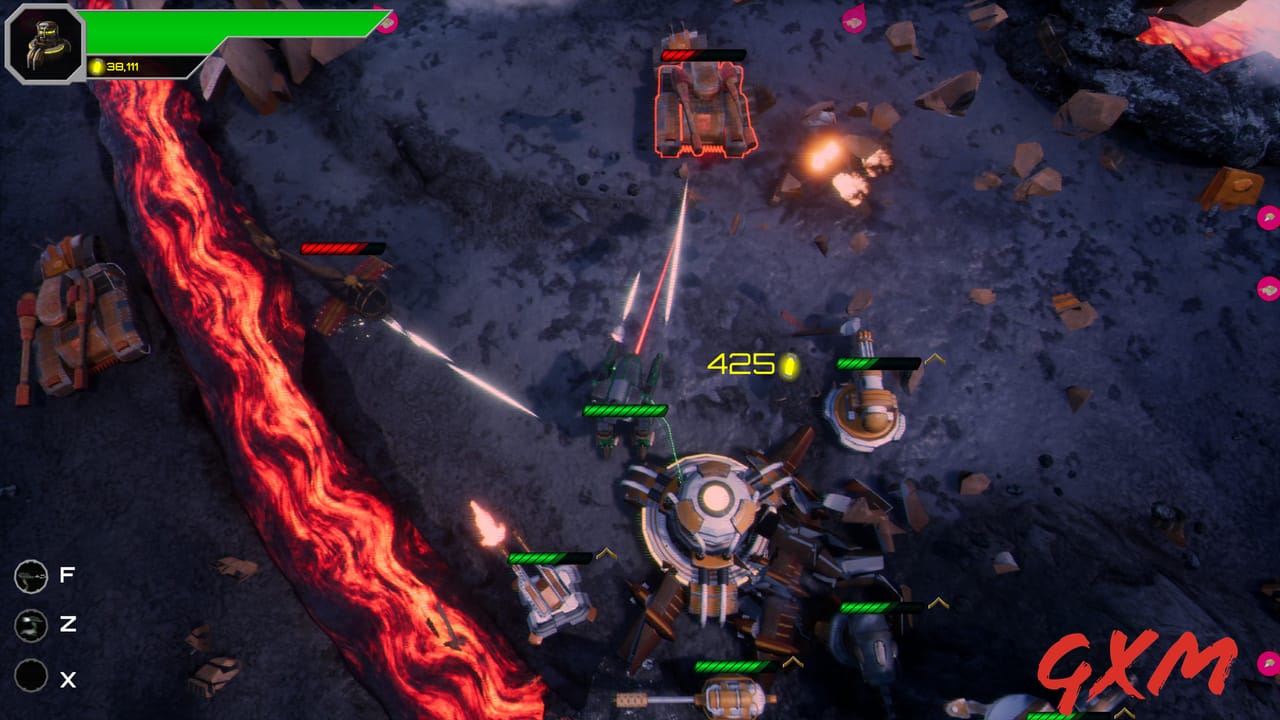Expand the chevron above bottom turret health bar
The height and width of the screenshot is (720, 1280).
pyautogui.click(x=793, y=660)
